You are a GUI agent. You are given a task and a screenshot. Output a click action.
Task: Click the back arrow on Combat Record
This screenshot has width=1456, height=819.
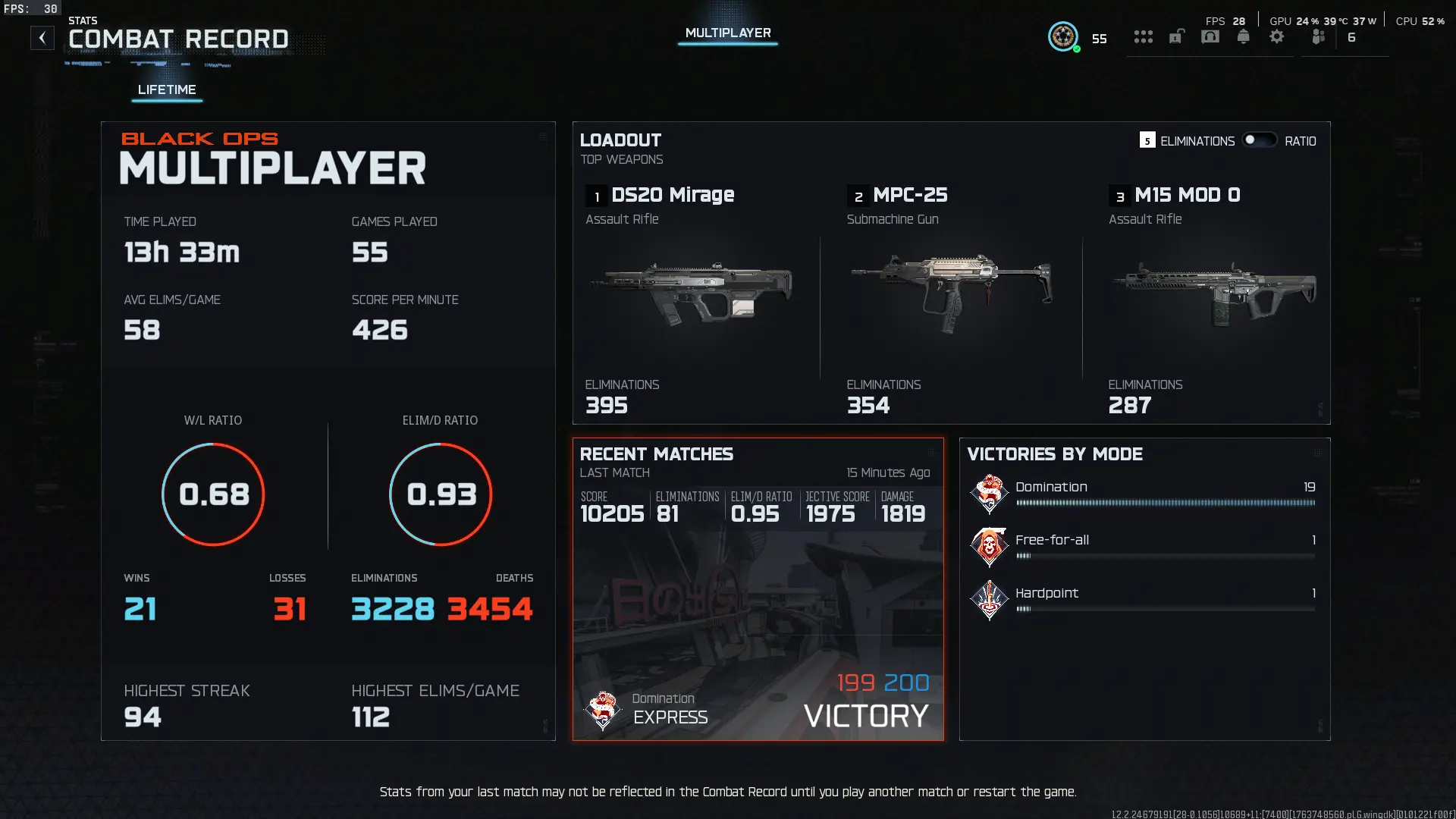click(42, 36)
